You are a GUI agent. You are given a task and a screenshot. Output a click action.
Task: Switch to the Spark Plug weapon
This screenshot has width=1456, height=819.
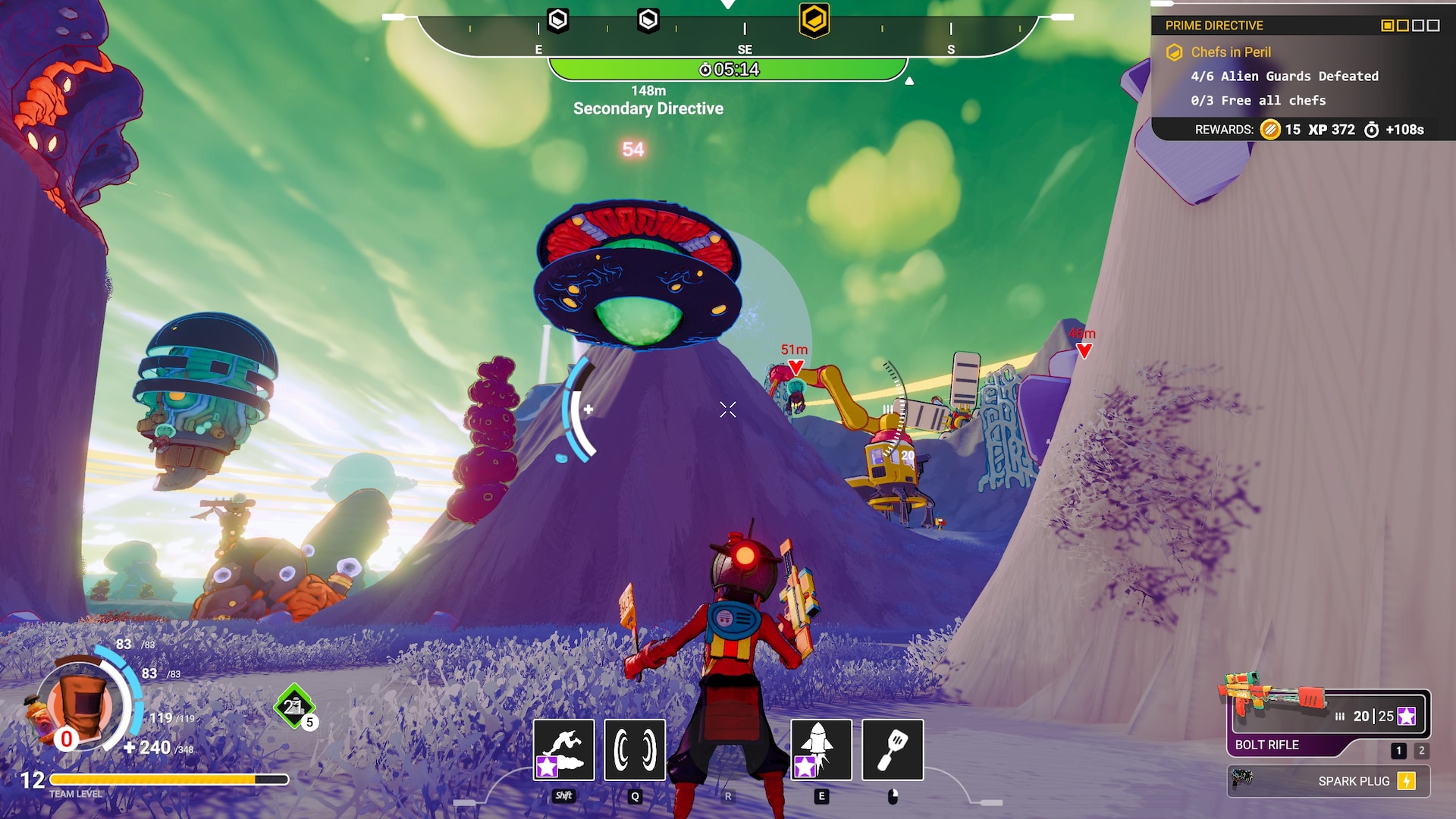pos(1329,781)
